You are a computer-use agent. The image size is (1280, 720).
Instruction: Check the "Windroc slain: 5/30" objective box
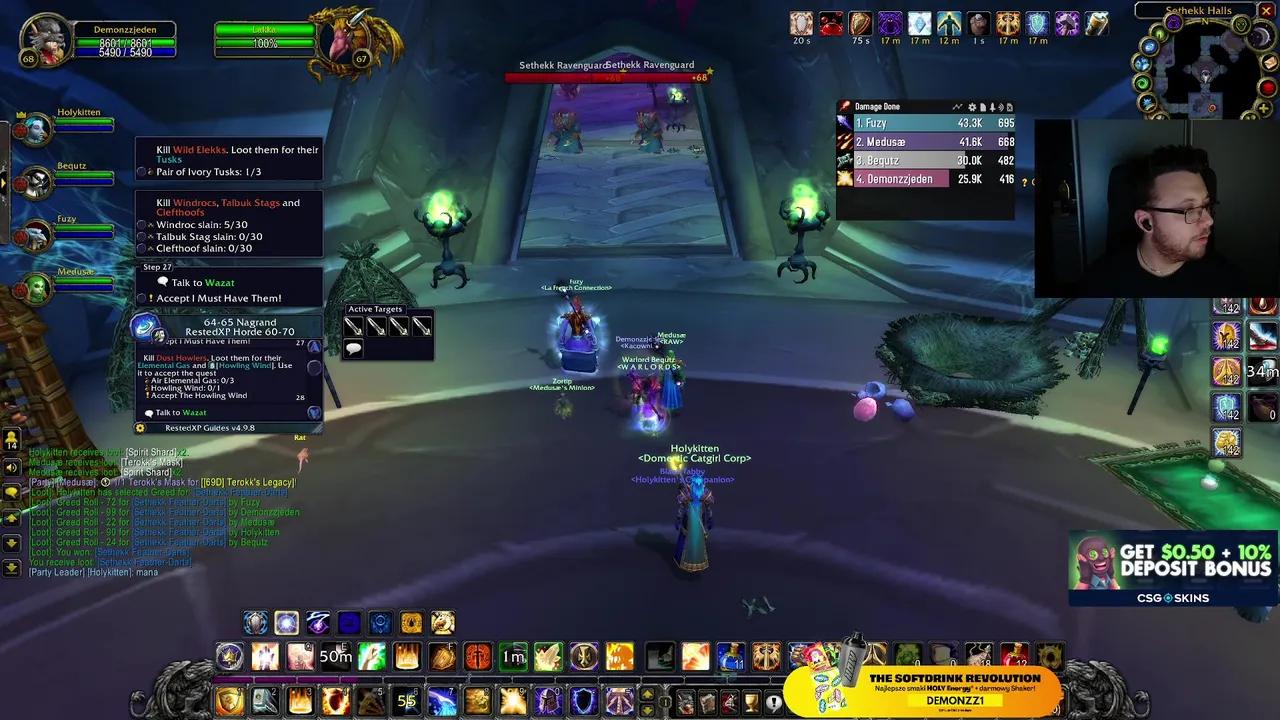click(x=141, y=225)
